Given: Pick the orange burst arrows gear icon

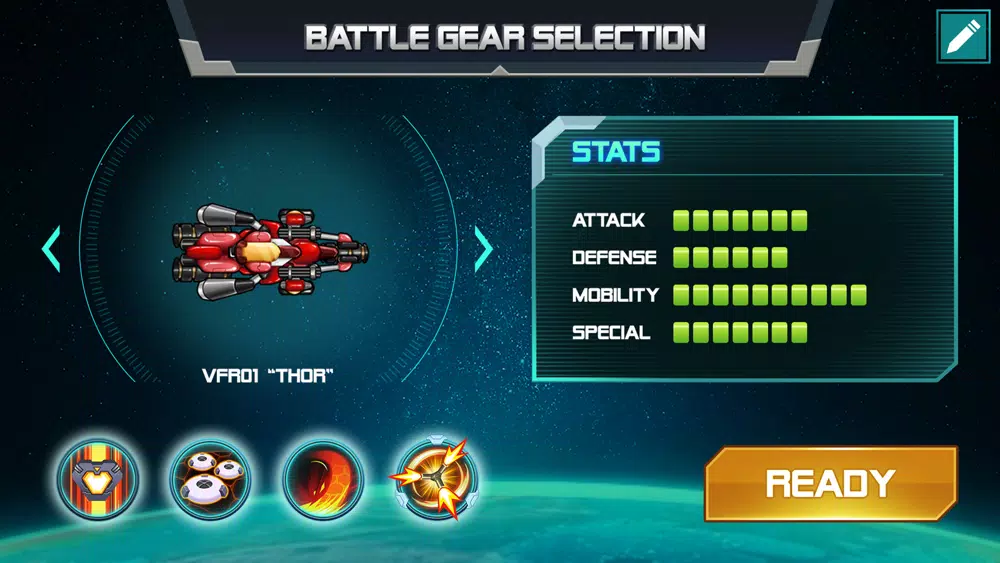Looking at the screenshot, I should coord(435,480).
